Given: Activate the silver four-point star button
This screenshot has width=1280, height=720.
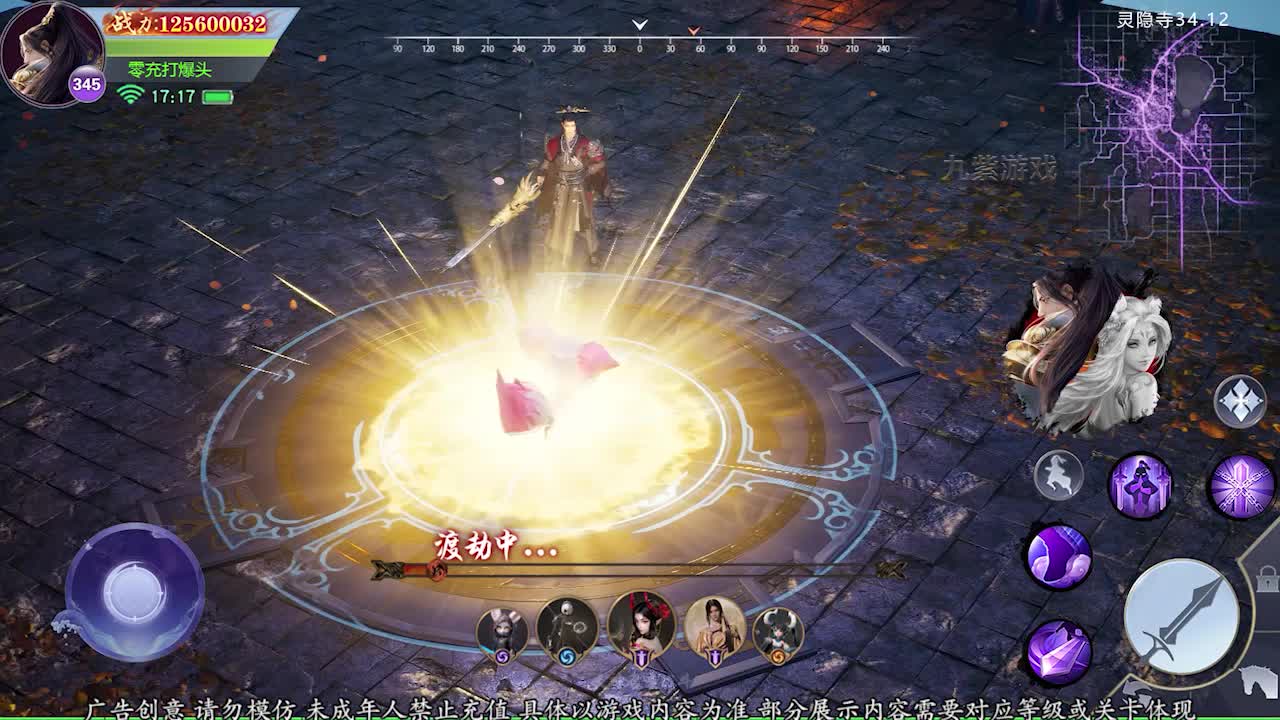Looking at the screenshot, I should pos(1240,401).
